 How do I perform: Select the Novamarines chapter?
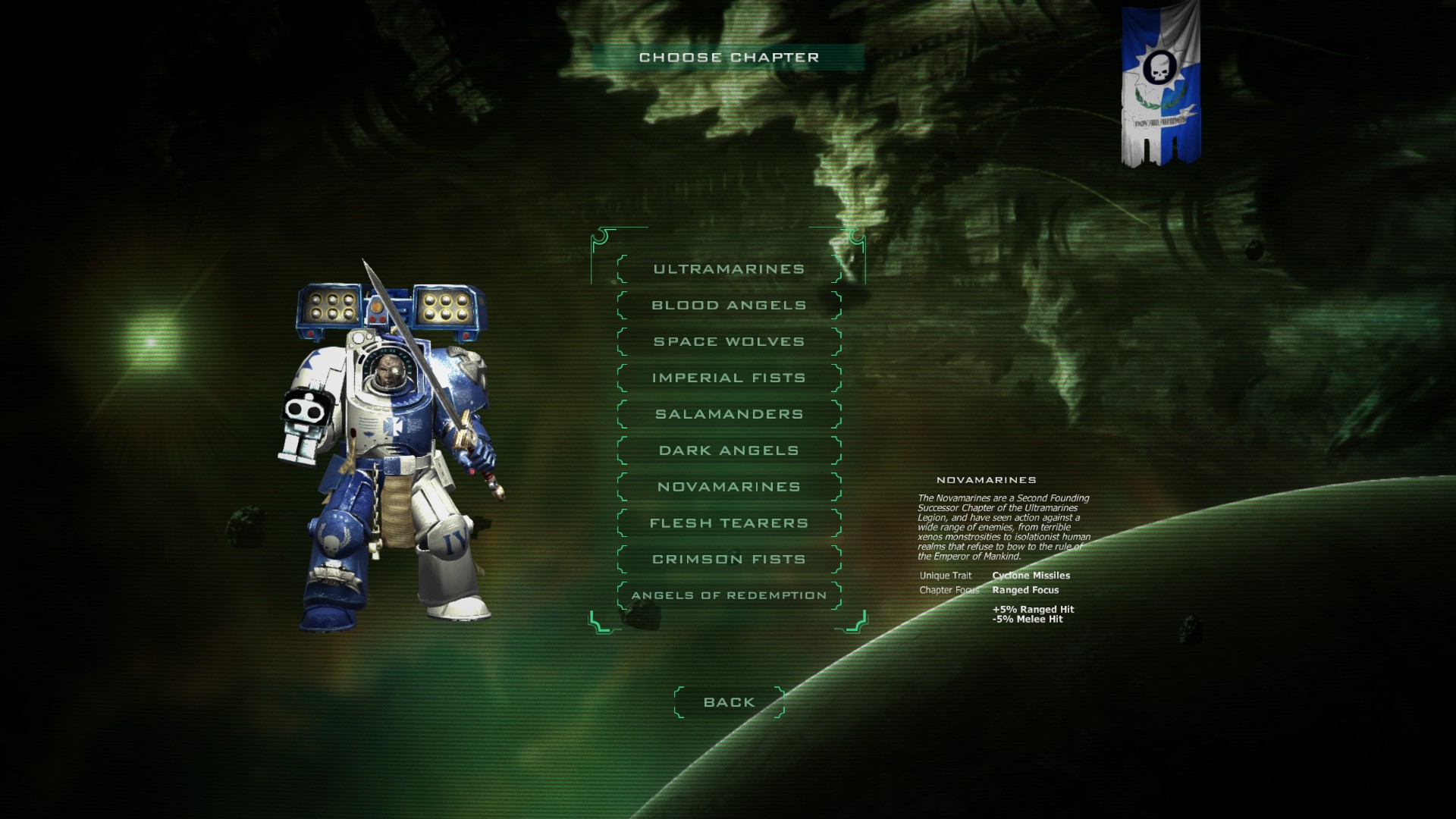pos(728,486)
